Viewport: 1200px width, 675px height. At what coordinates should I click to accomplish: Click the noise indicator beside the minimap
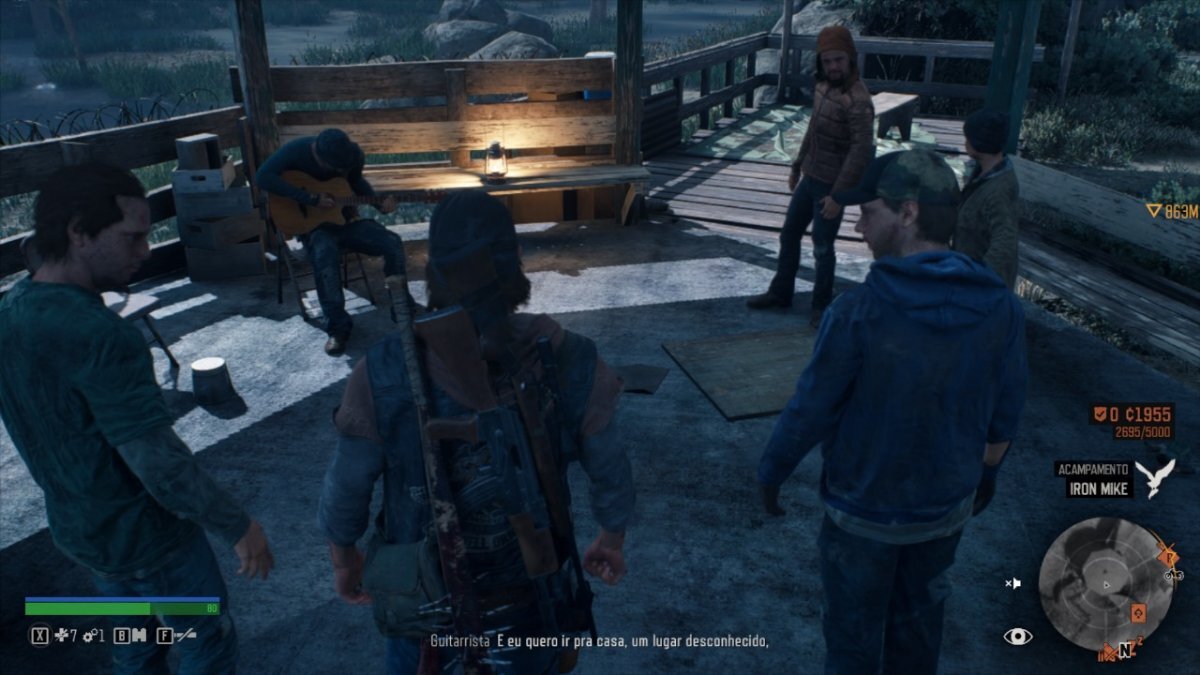(x=1013, y=582)
